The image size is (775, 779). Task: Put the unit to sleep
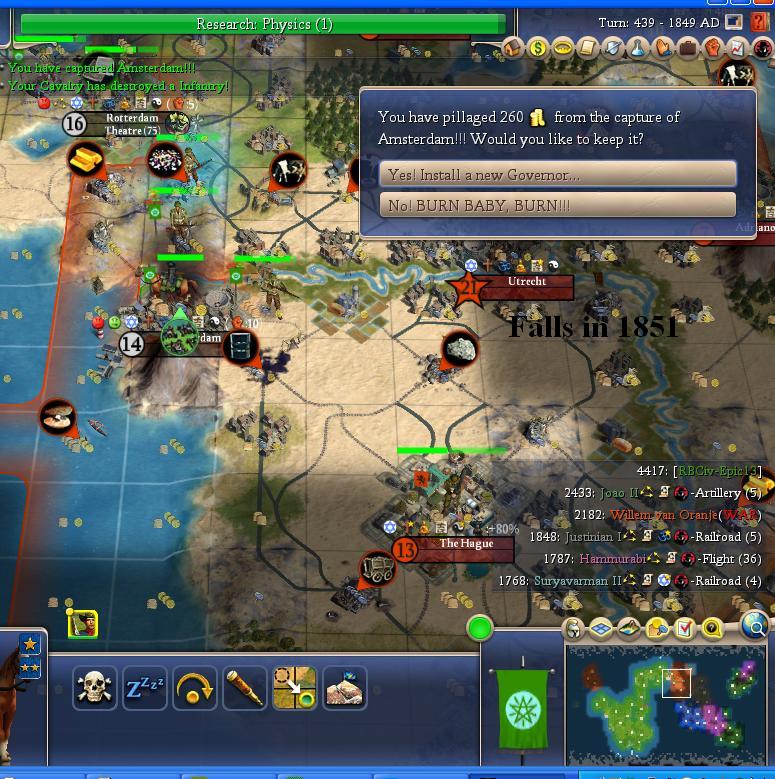pos(144,688)
